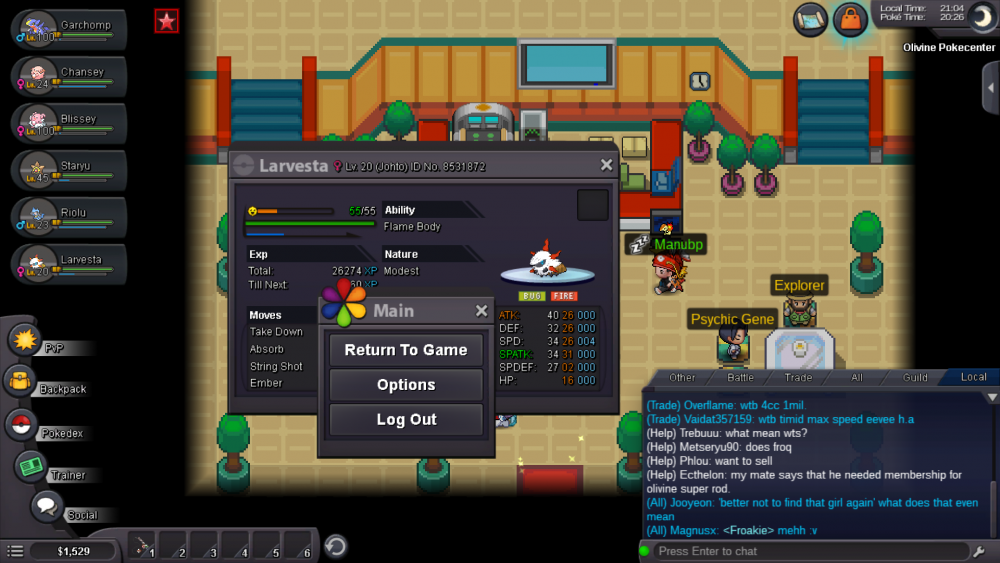Select Garchomp in the party list
Viewport: 1000px width, 563px height.
click(68, 30)
